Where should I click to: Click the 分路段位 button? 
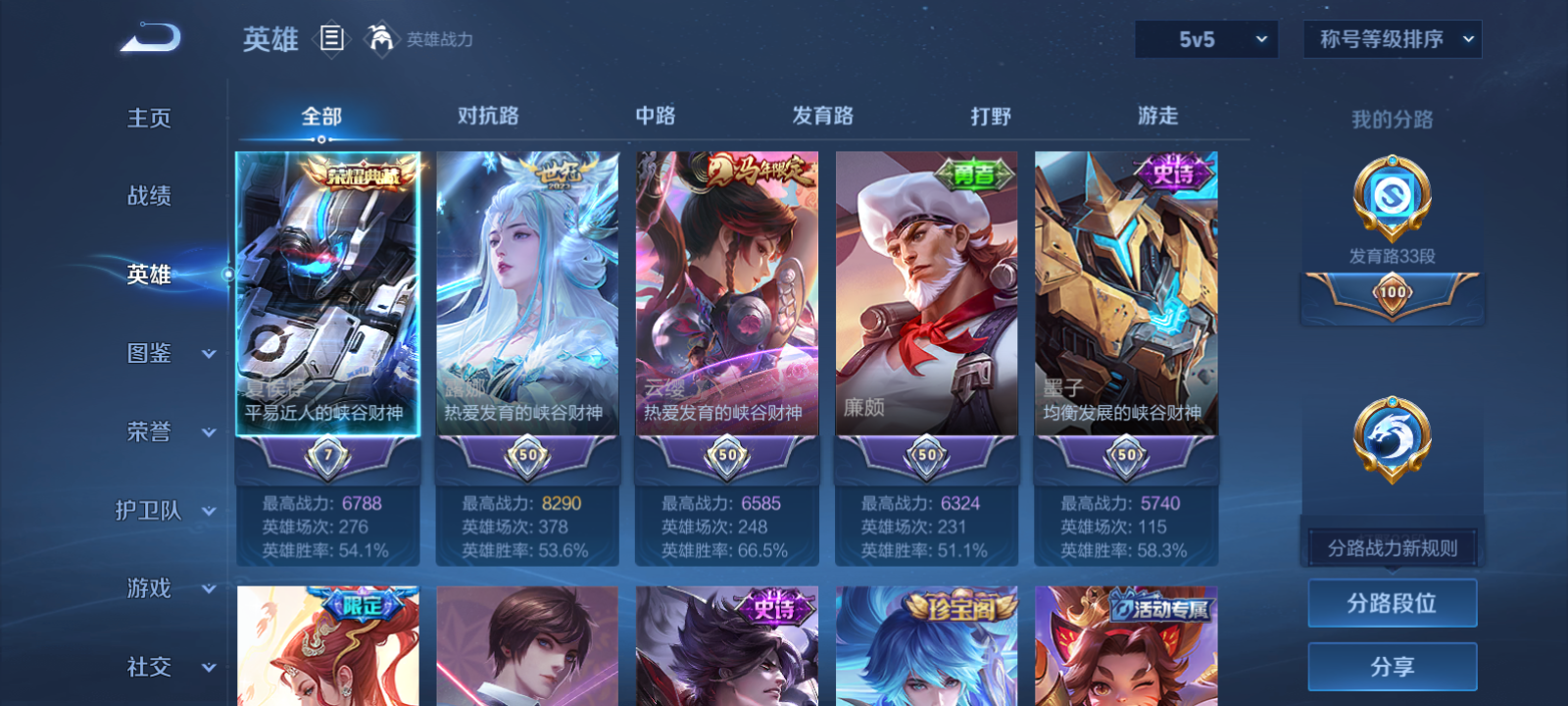[1392, 602]
